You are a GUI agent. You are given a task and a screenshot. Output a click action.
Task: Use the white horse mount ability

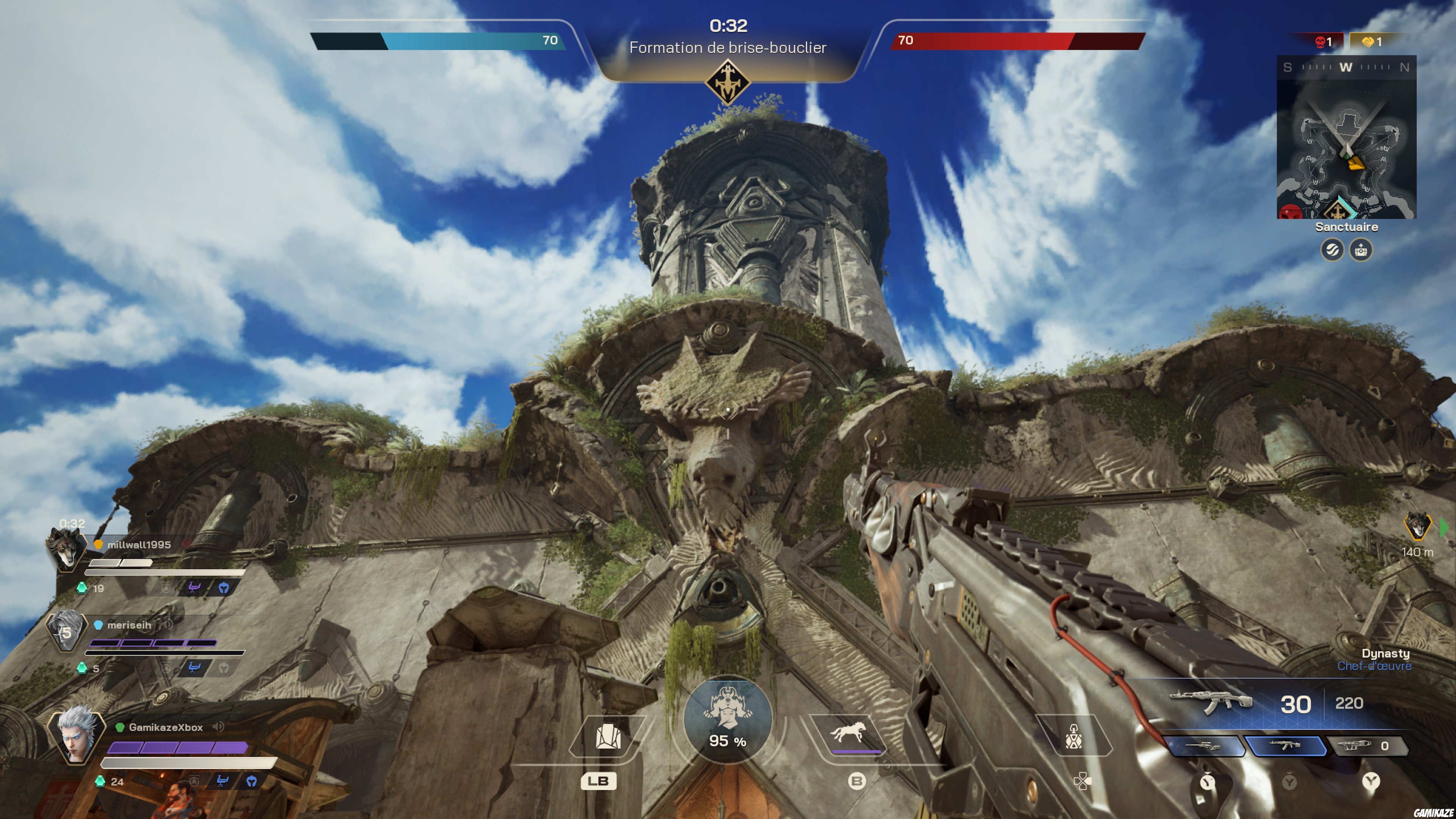(x=847, y=733)
